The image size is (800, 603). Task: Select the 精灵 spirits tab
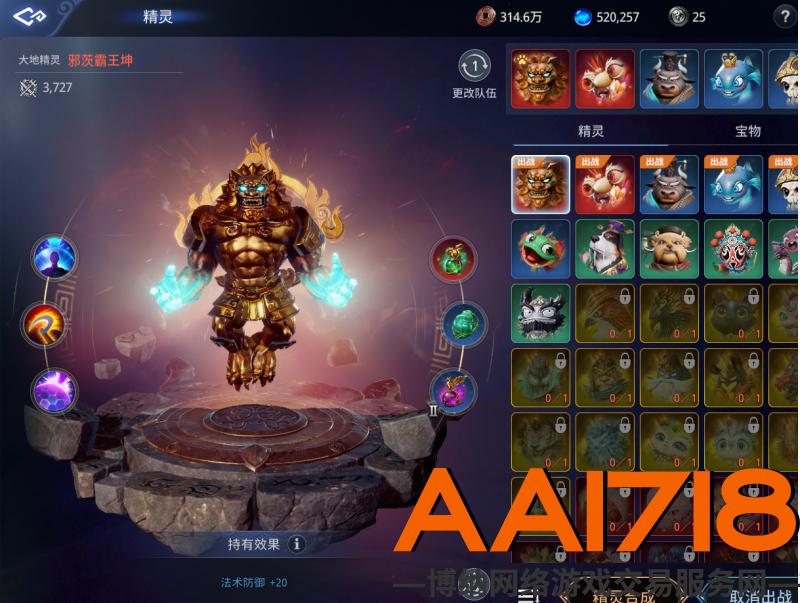pos(591,131)
